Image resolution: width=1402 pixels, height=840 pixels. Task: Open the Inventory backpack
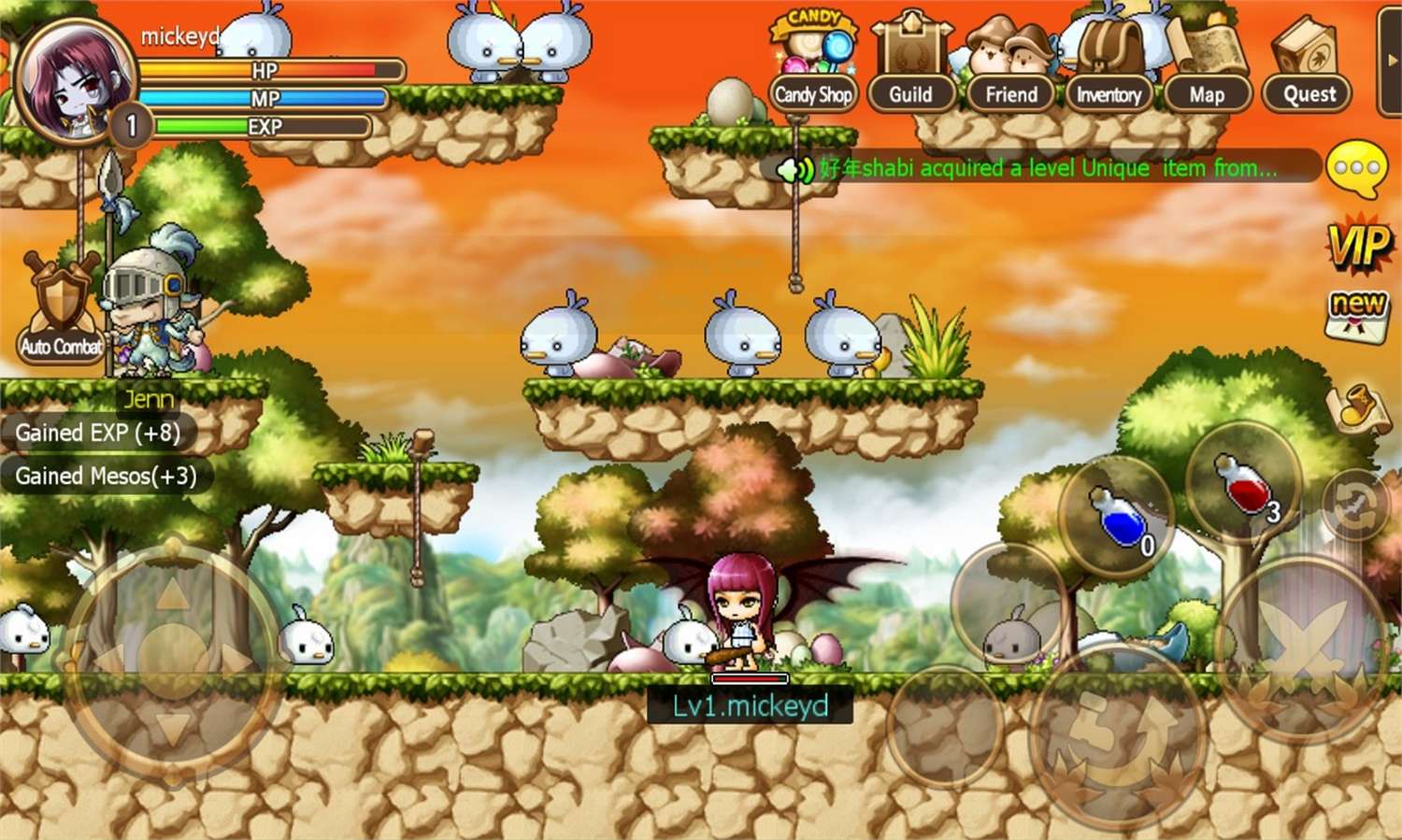[1109, 67]
